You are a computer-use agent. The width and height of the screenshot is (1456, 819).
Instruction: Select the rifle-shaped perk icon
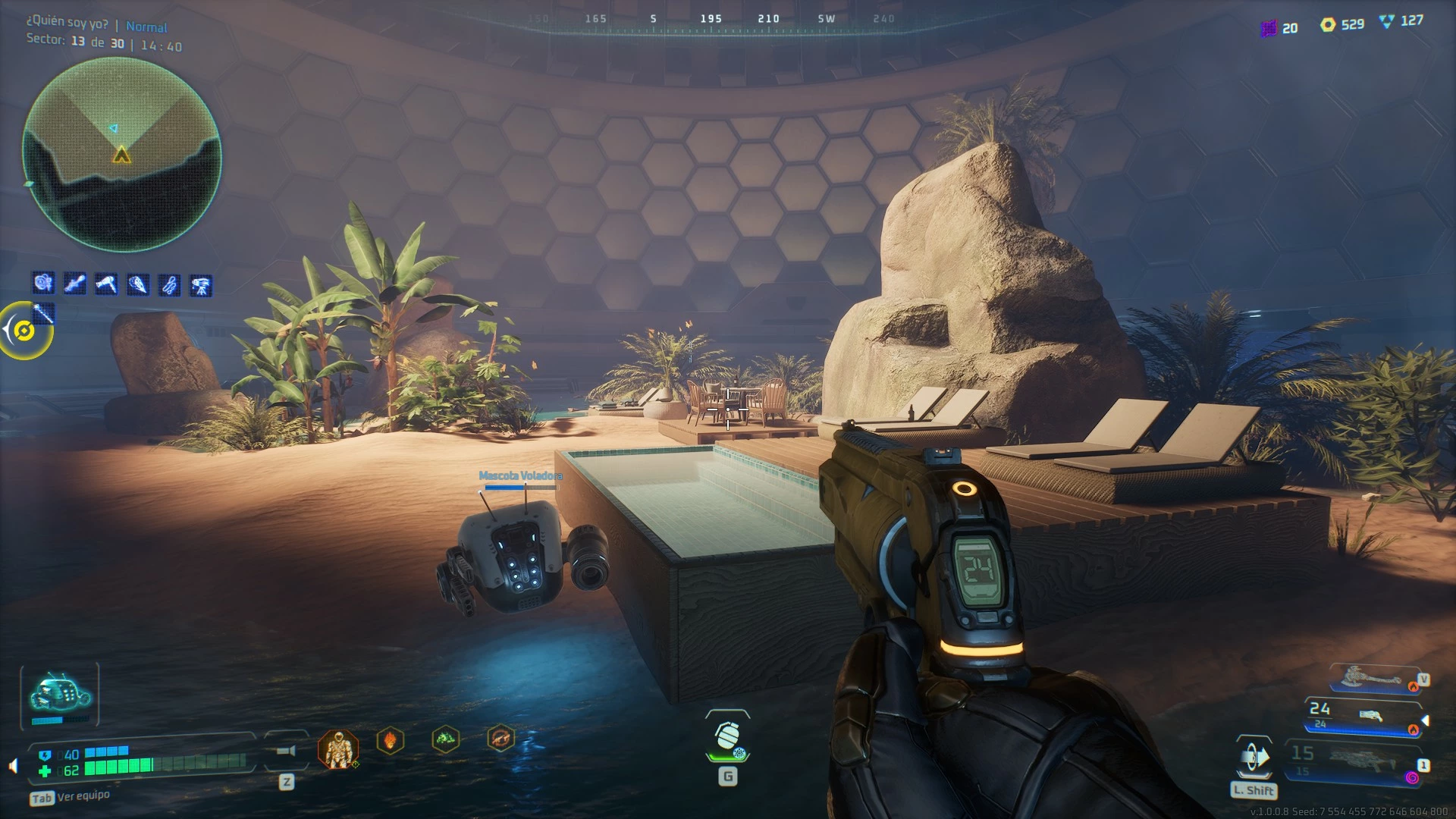74,284
